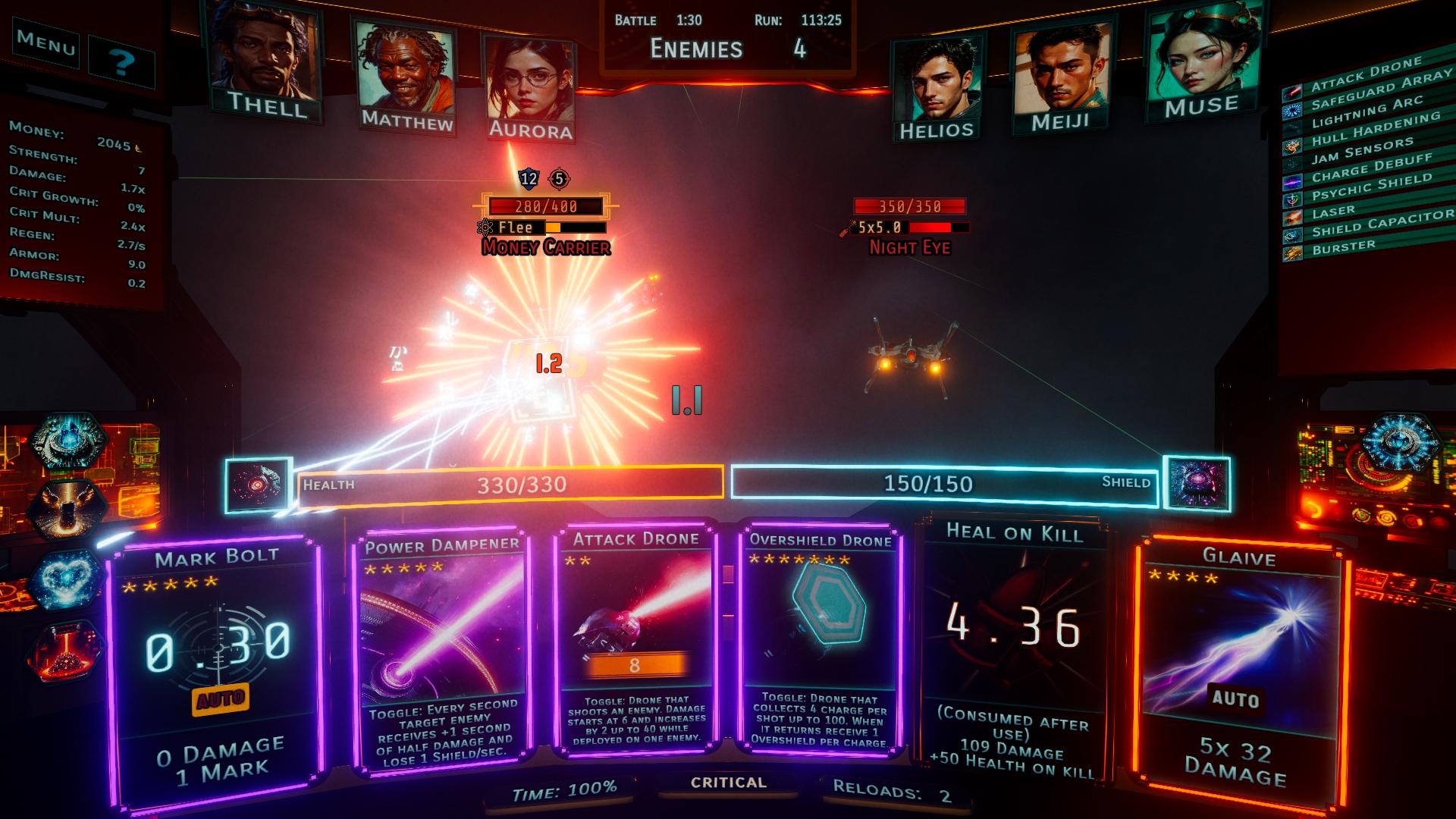Open the Menu button
This screenshot has height=819, width=1456.
click(46, 43)
